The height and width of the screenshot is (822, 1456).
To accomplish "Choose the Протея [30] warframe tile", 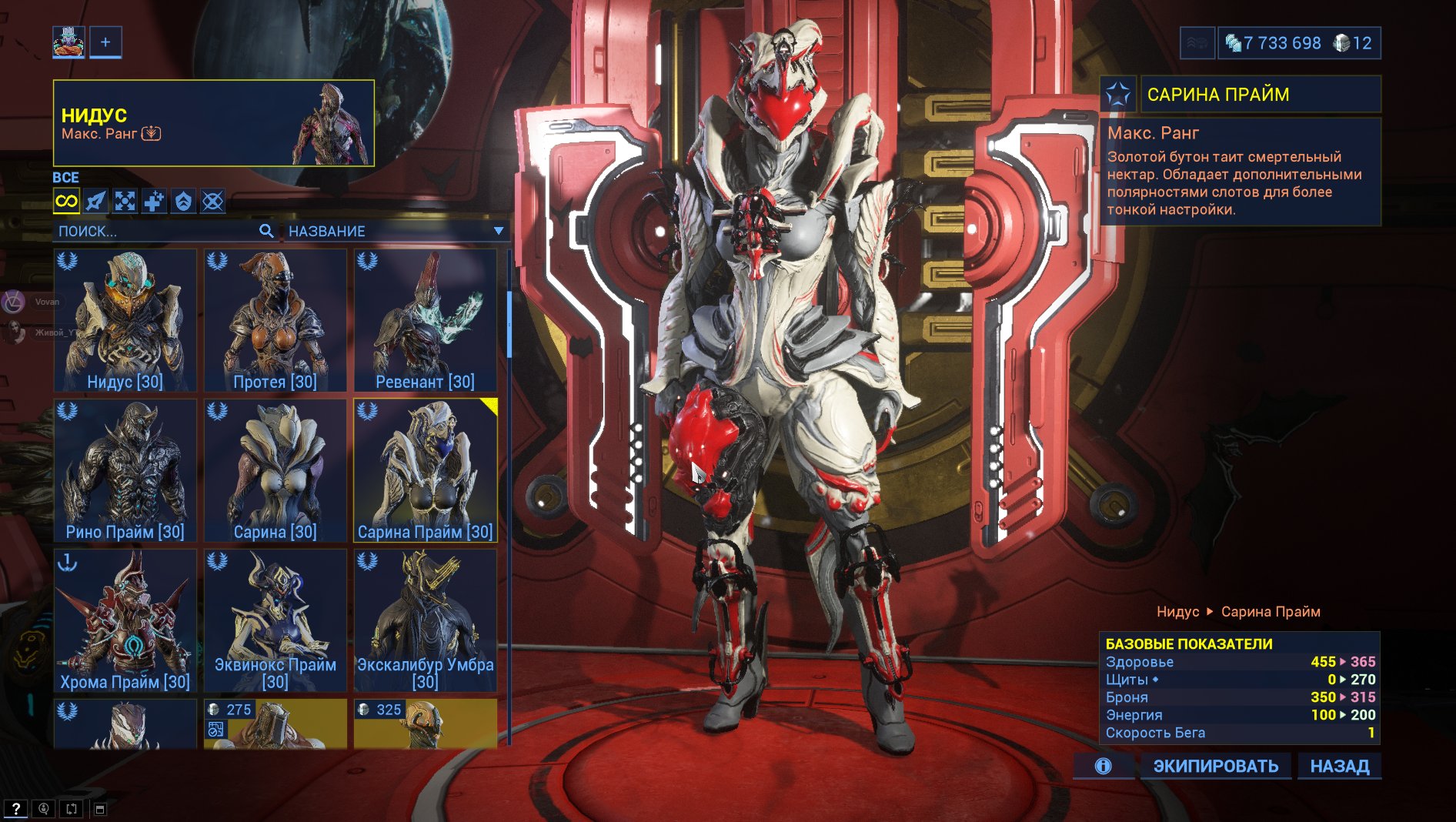I will pyautogui.click(x=275, y=319).
